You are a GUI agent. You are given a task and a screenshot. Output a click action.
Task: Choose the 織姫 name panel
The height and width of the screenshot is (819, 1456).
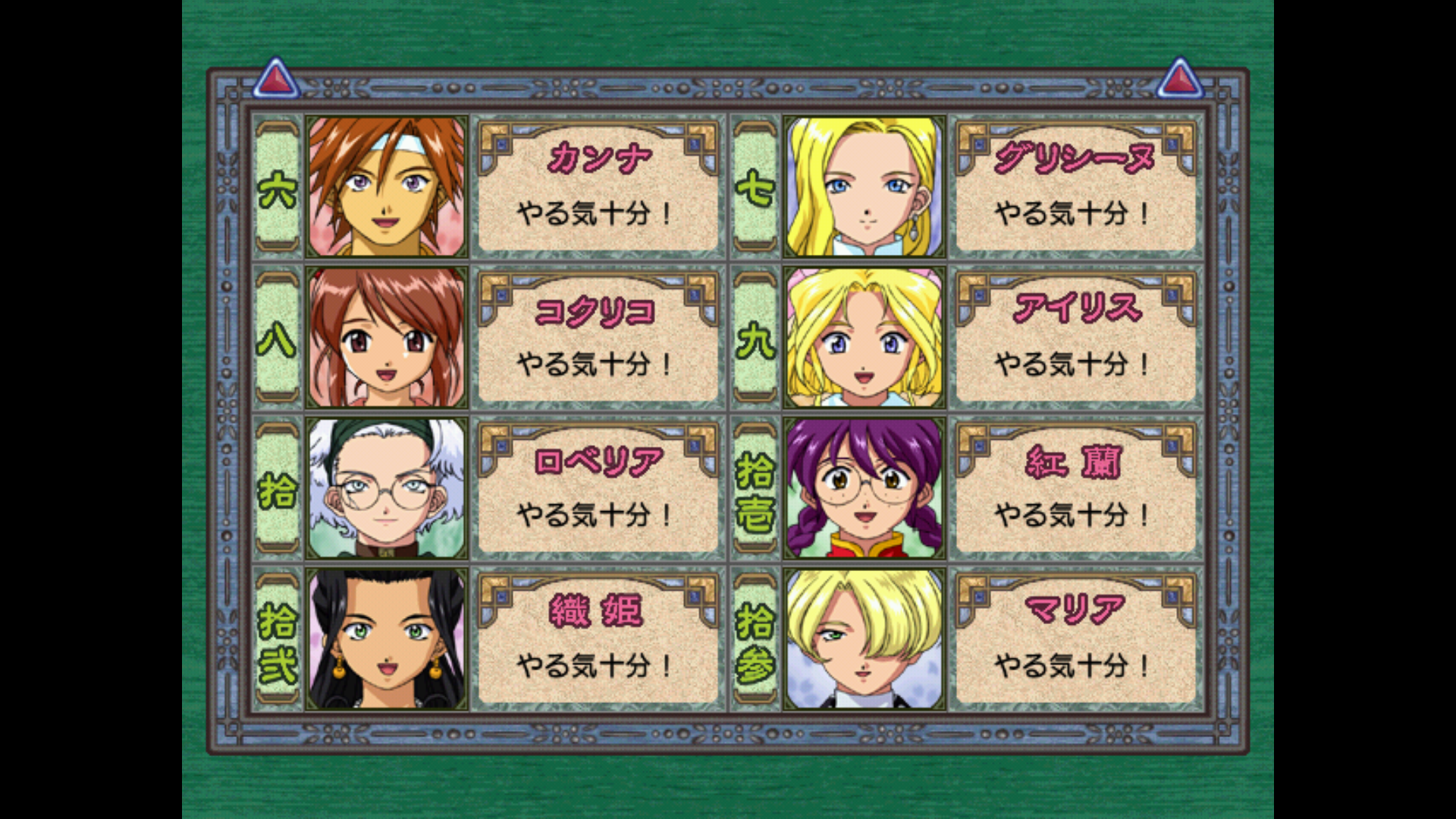(598, 639)
